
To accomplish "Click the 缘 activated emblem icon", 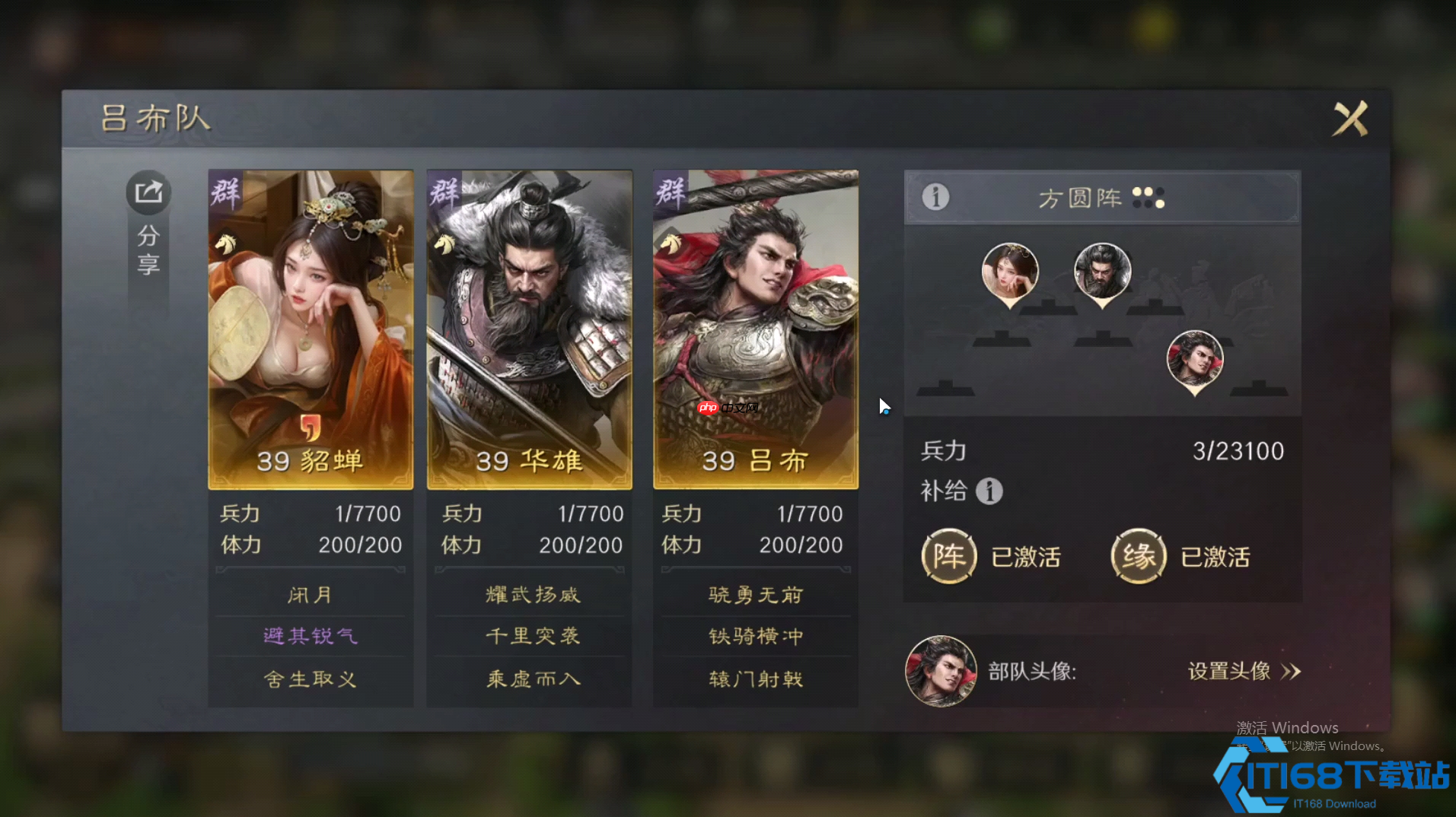I will (x=1138, y=556).
